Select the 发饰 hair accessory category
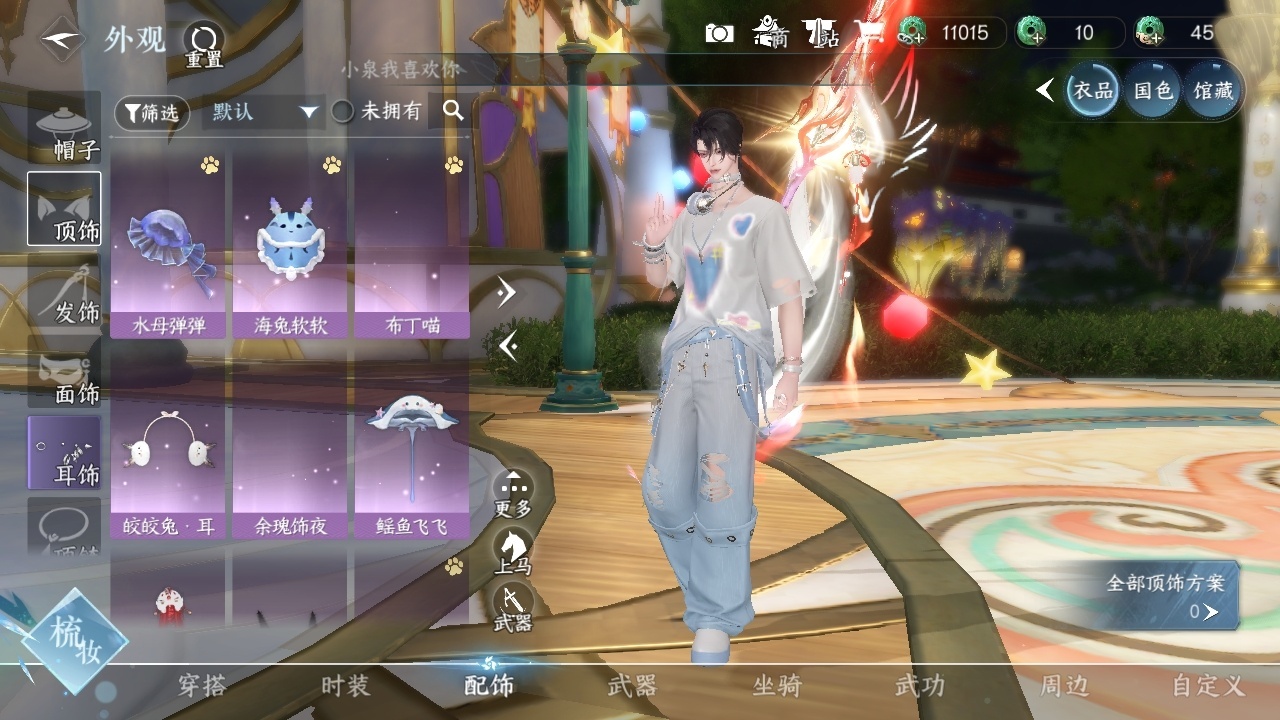Image resolution: width=1280 pixels, height=720 pixels. (x=65, y=294)
